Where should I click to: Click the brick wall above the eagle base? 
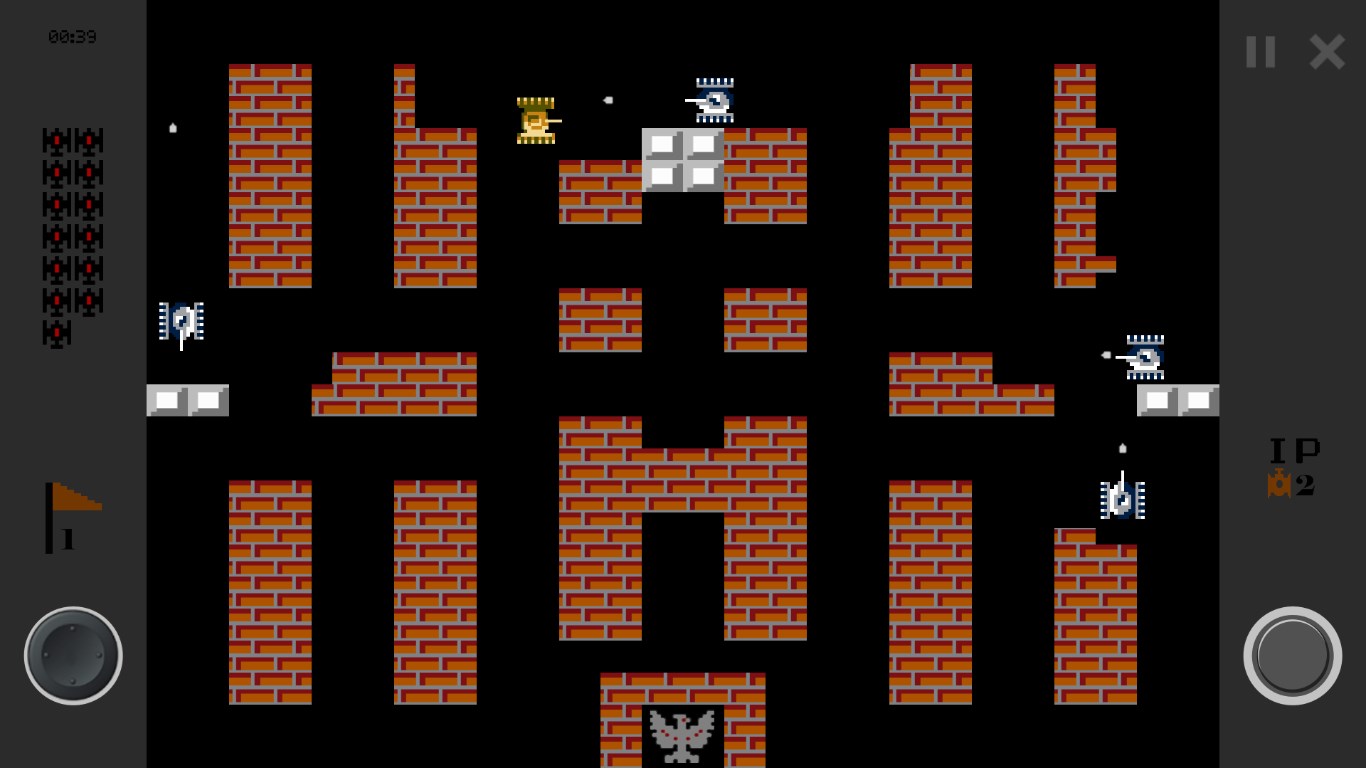coord(683,690)
